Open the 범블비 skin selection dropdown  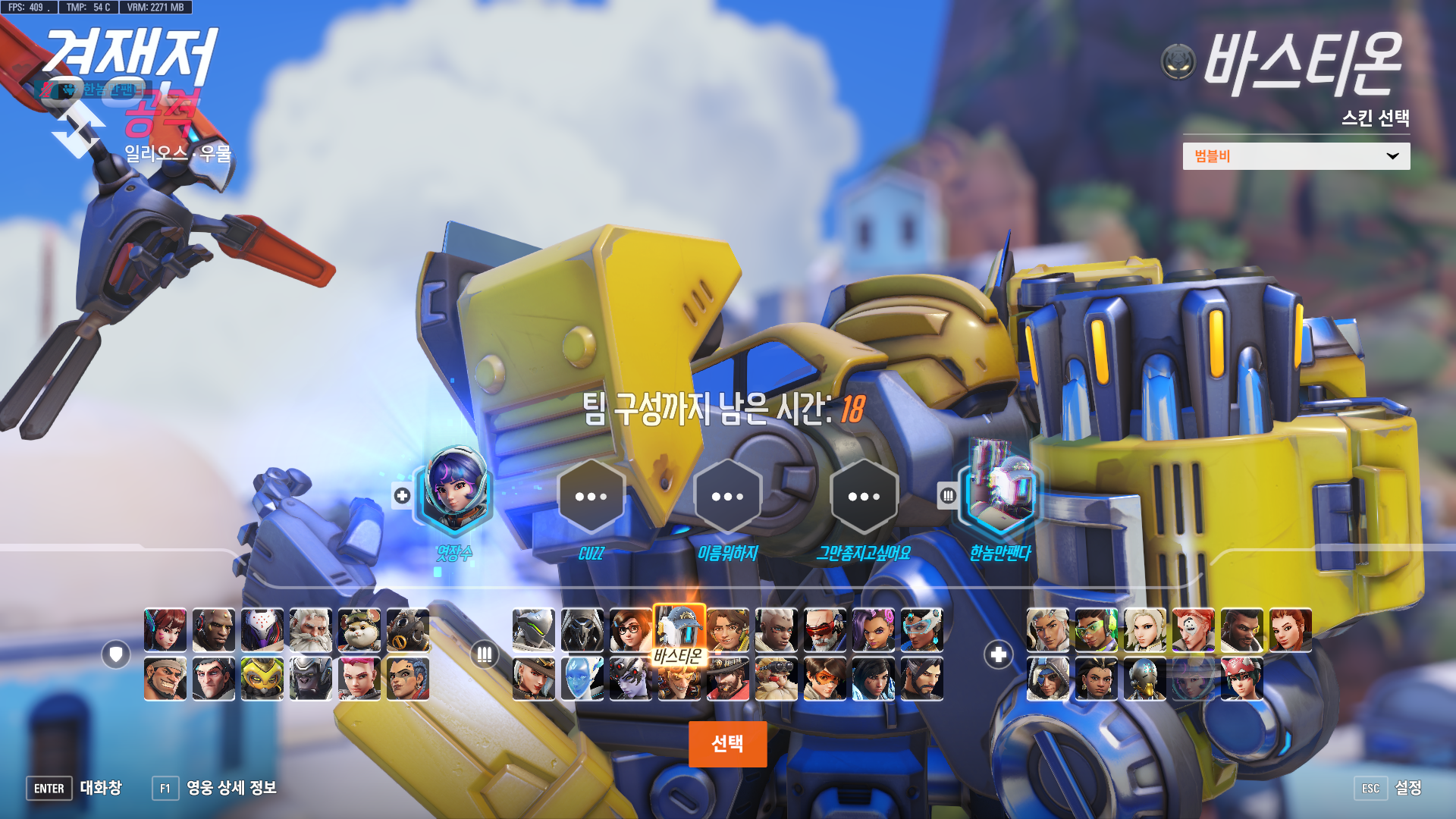tap(1296, 156)
